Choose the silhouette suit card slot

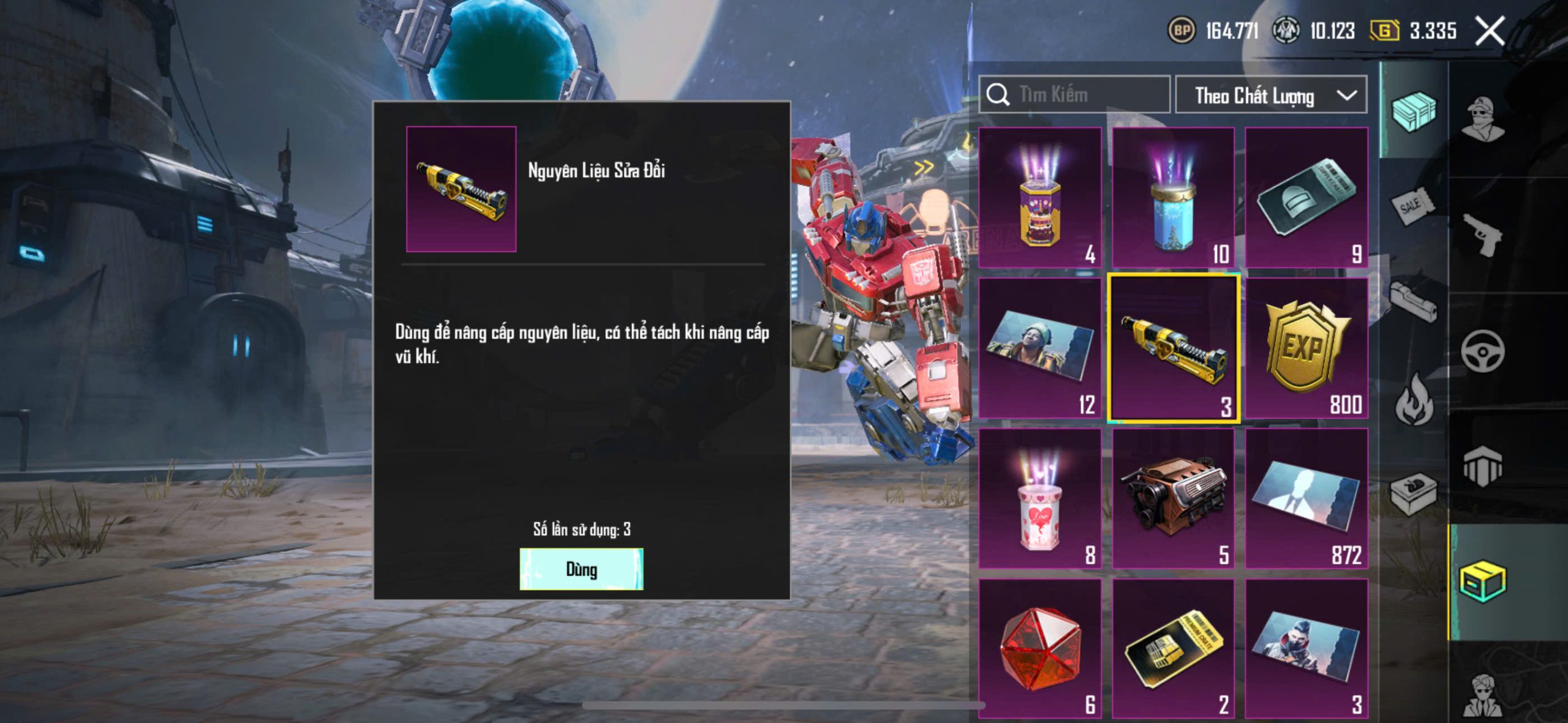point(1306,498)
